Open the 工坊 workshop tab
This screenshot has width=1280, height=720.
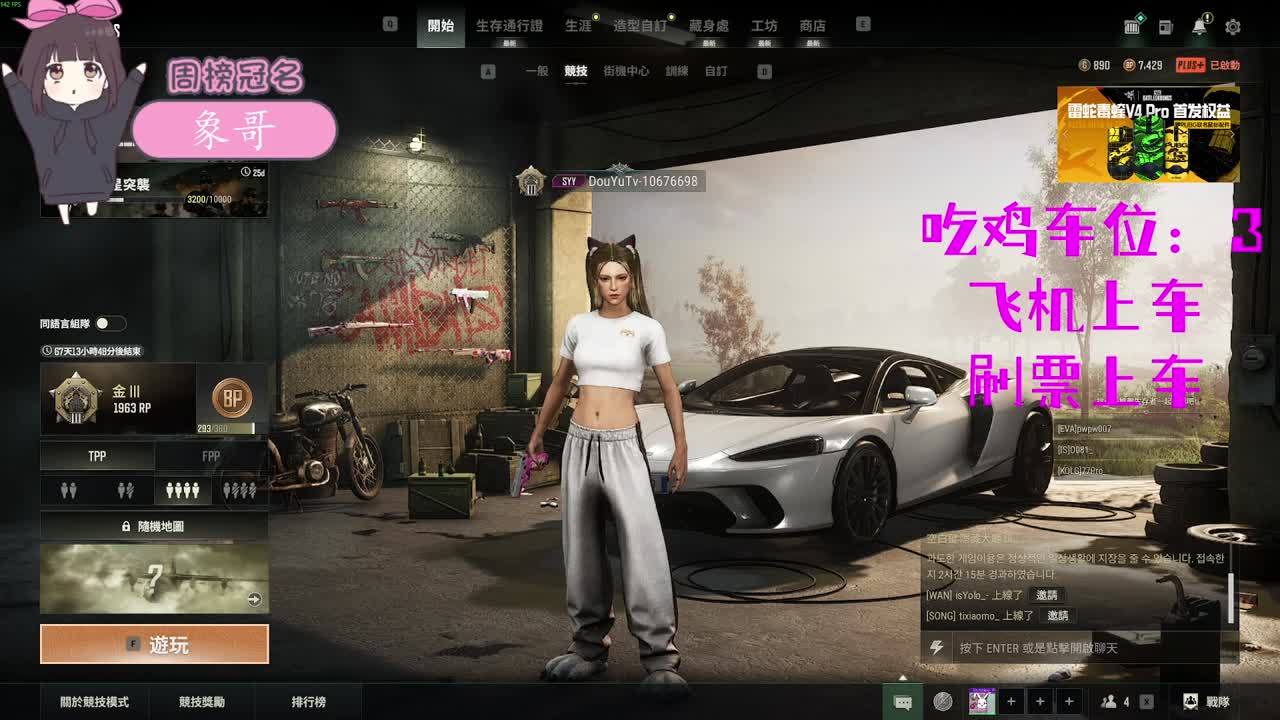tap(764, 26)
